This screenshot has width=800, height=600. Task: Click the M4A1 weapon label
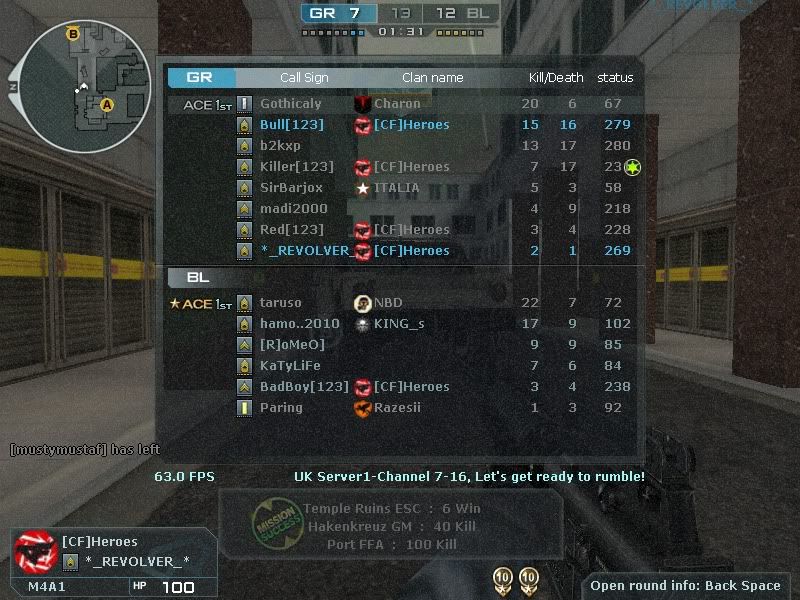pyautogui.click(x=47, y=587)
